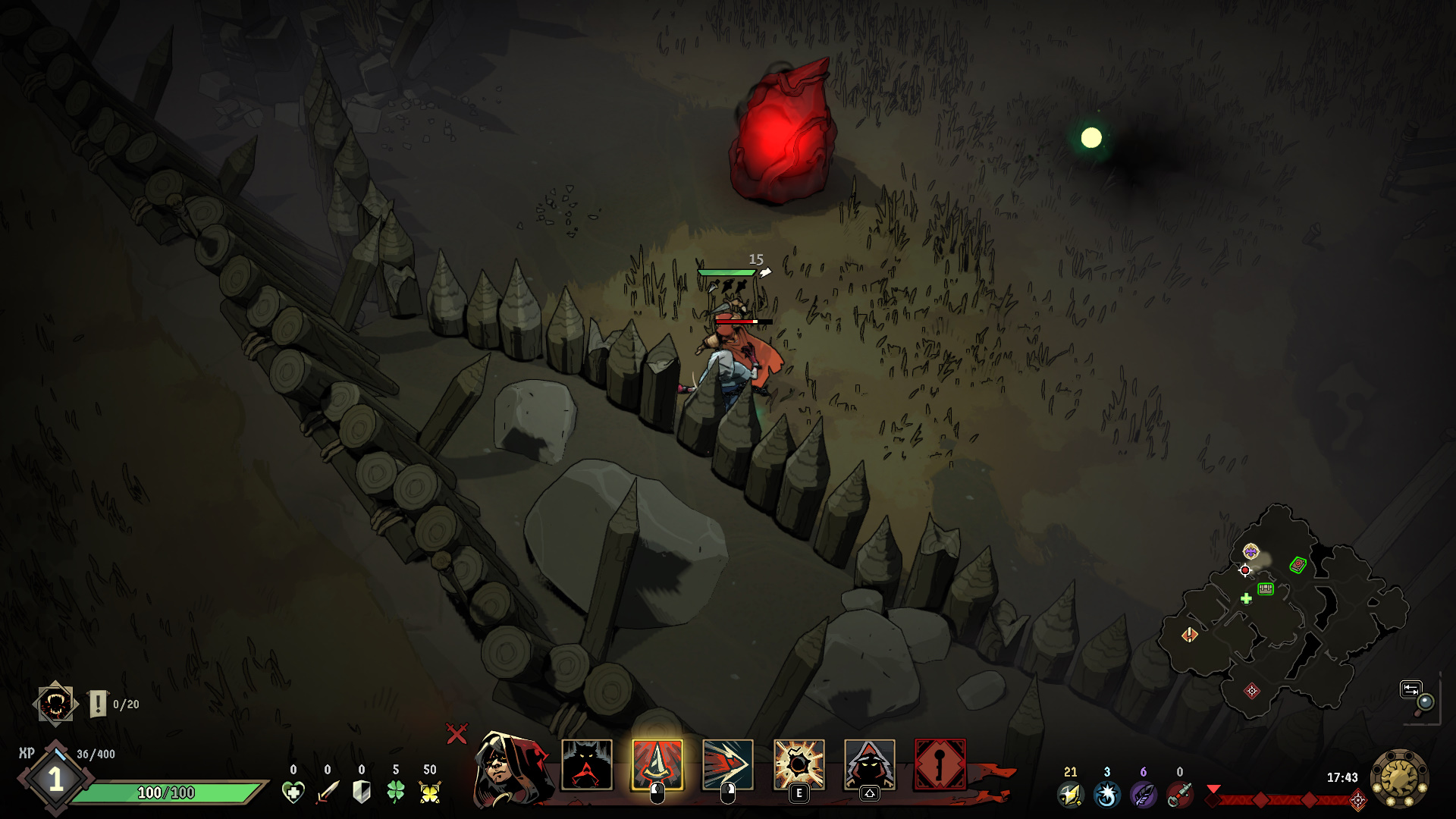Click the purple bat marker on minimap
1456x819 pixels.
[1250, 551]
